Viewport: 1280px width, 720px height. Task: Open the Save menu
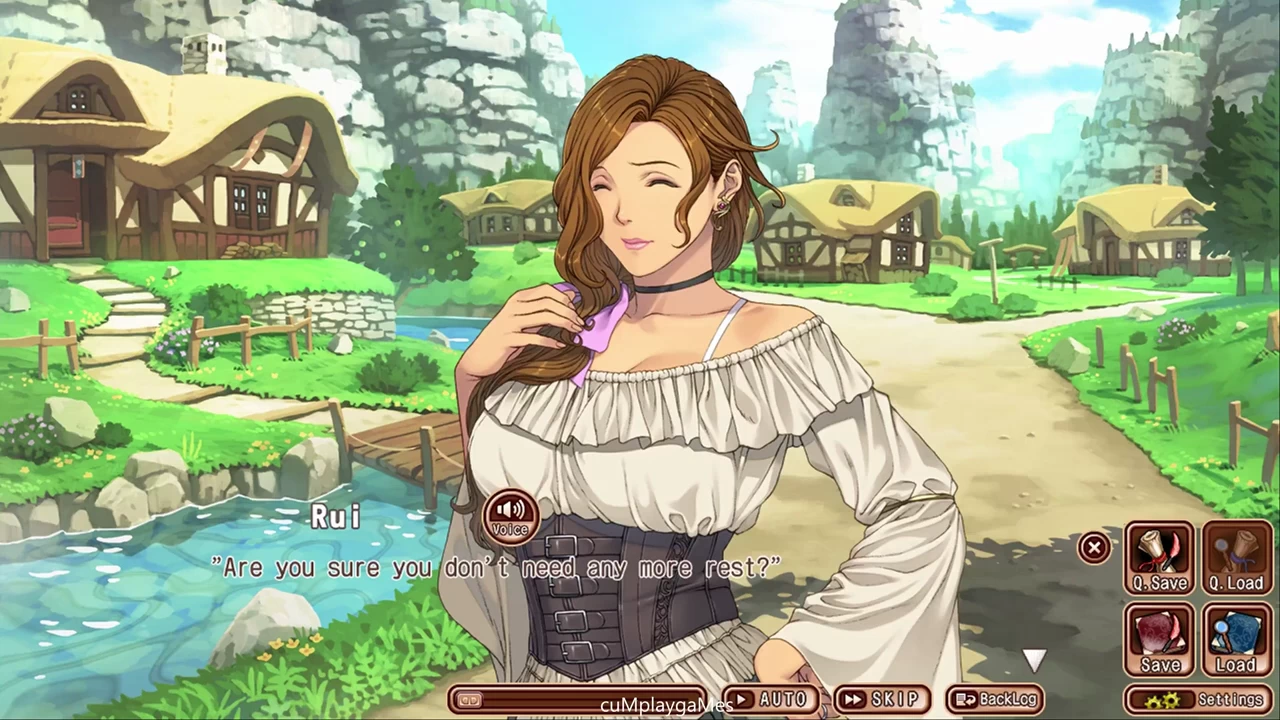tap(1160, 640)
